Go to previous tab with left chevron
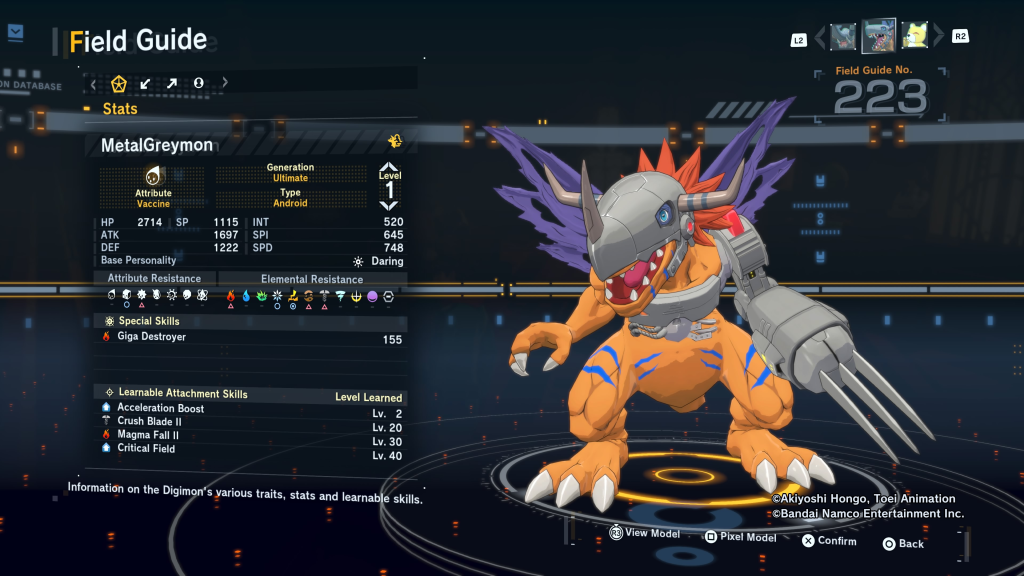 click(94, 83)
